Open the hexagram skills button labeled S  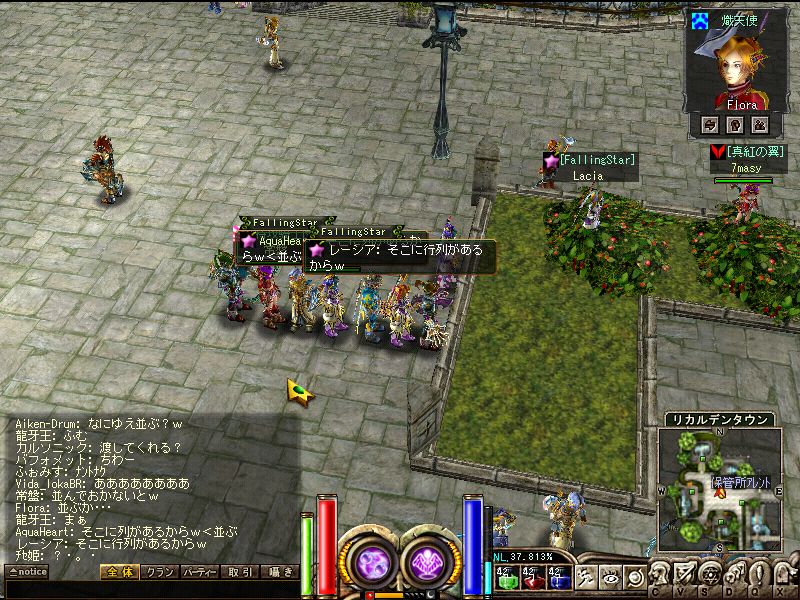[710, 576]
